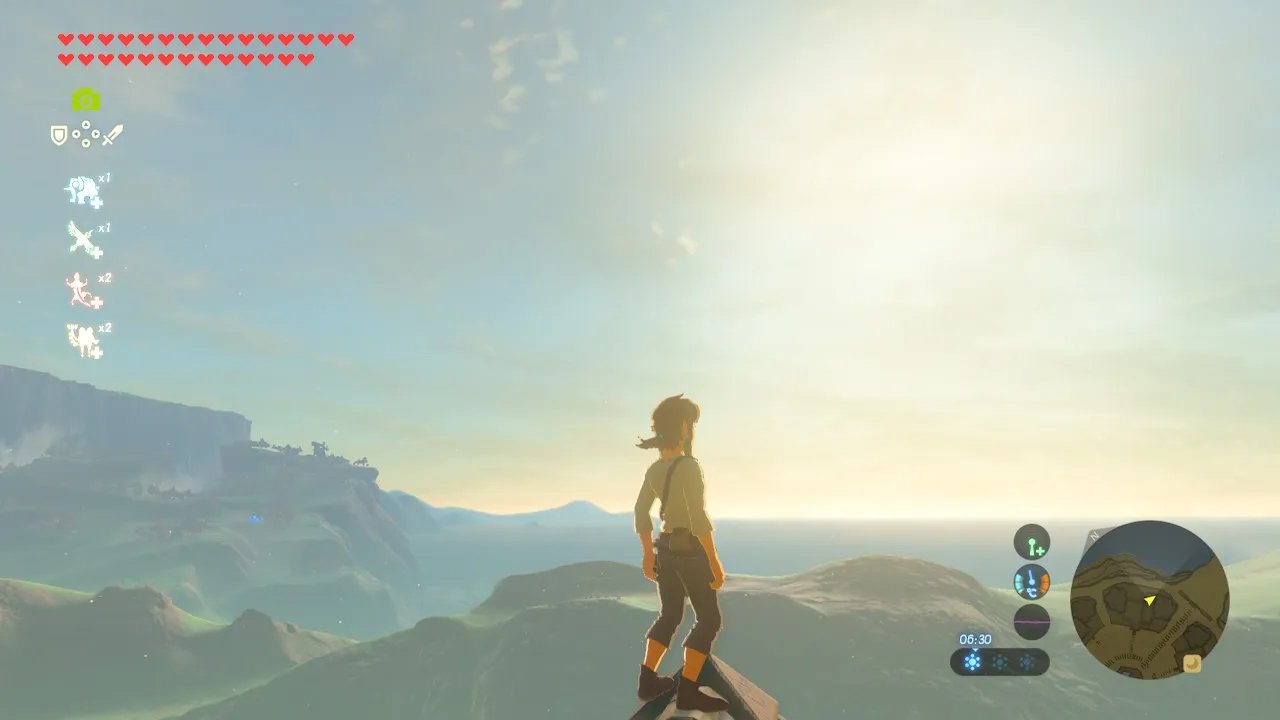Select the sword weapon icon

click(112, 134)
